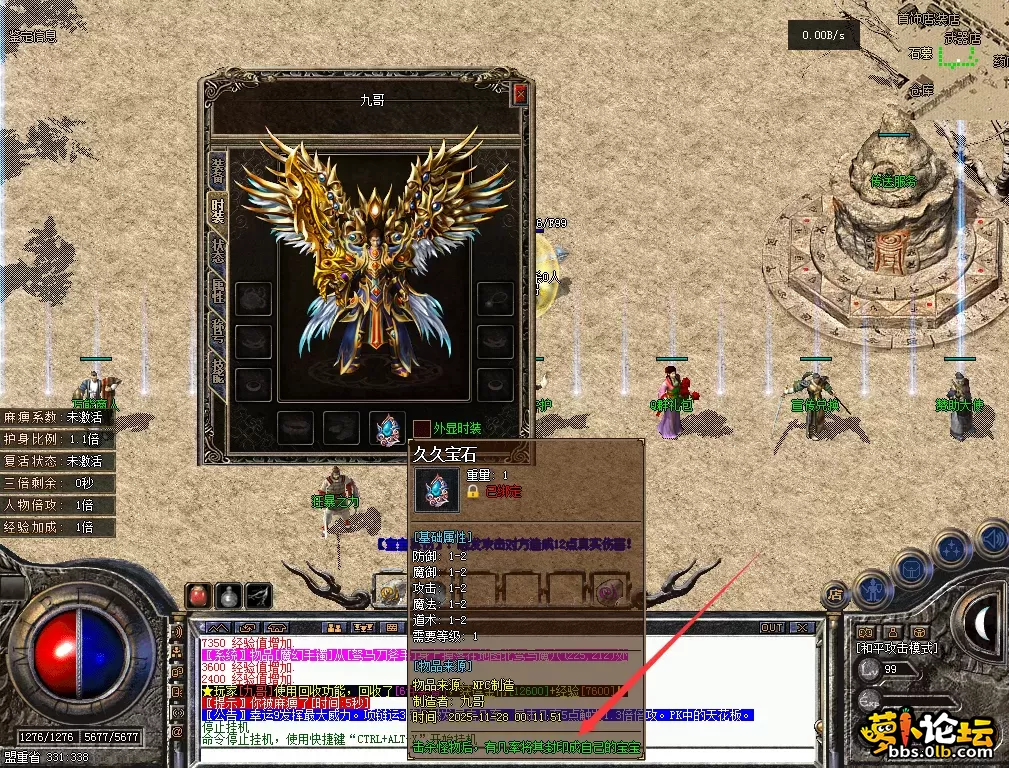Use the gray flask quick slot
The height and width of the screenshot is (768, 1009).
228,596
